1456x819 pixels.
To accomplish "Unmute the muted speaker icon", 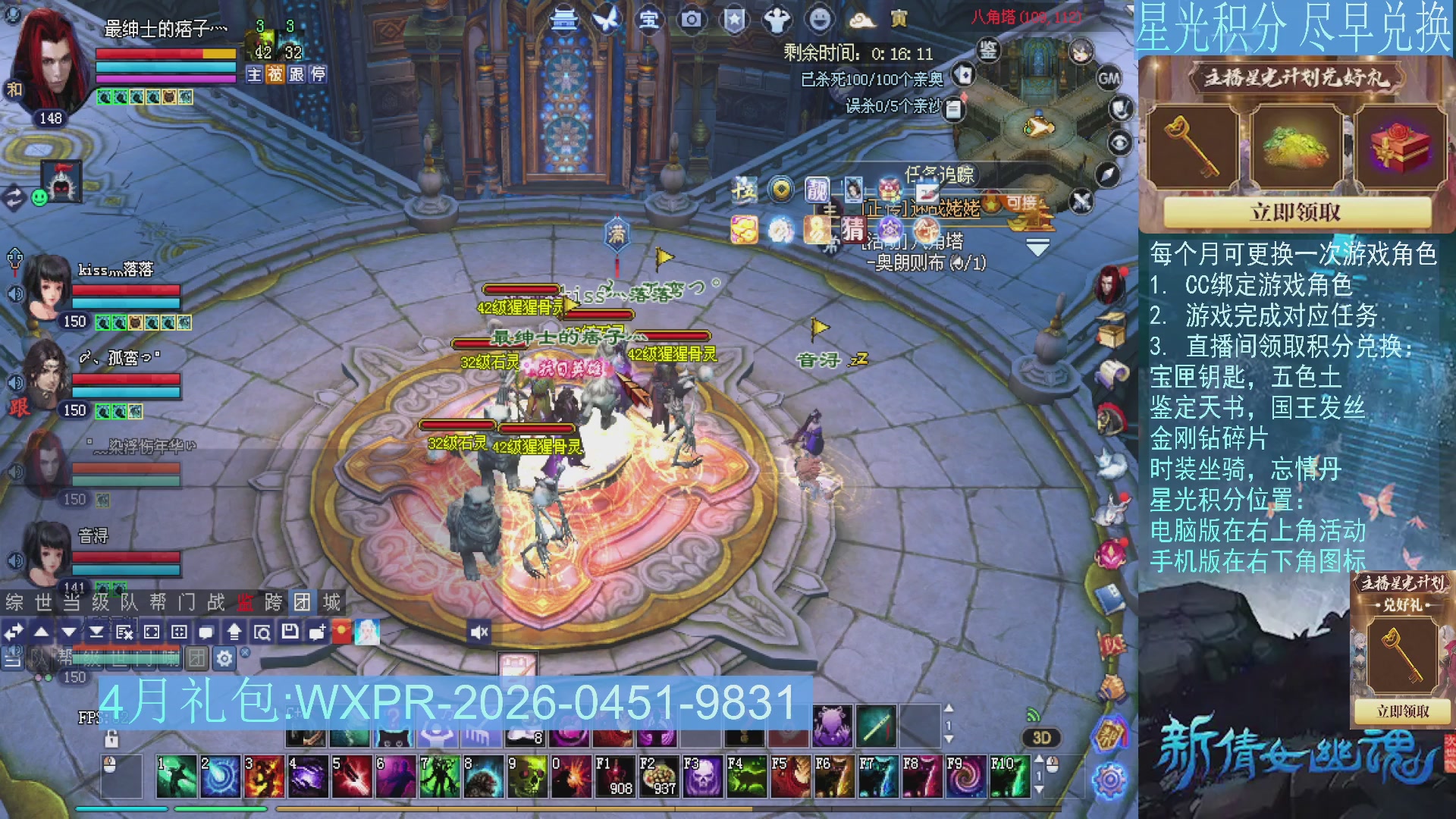I will [479, 632].
